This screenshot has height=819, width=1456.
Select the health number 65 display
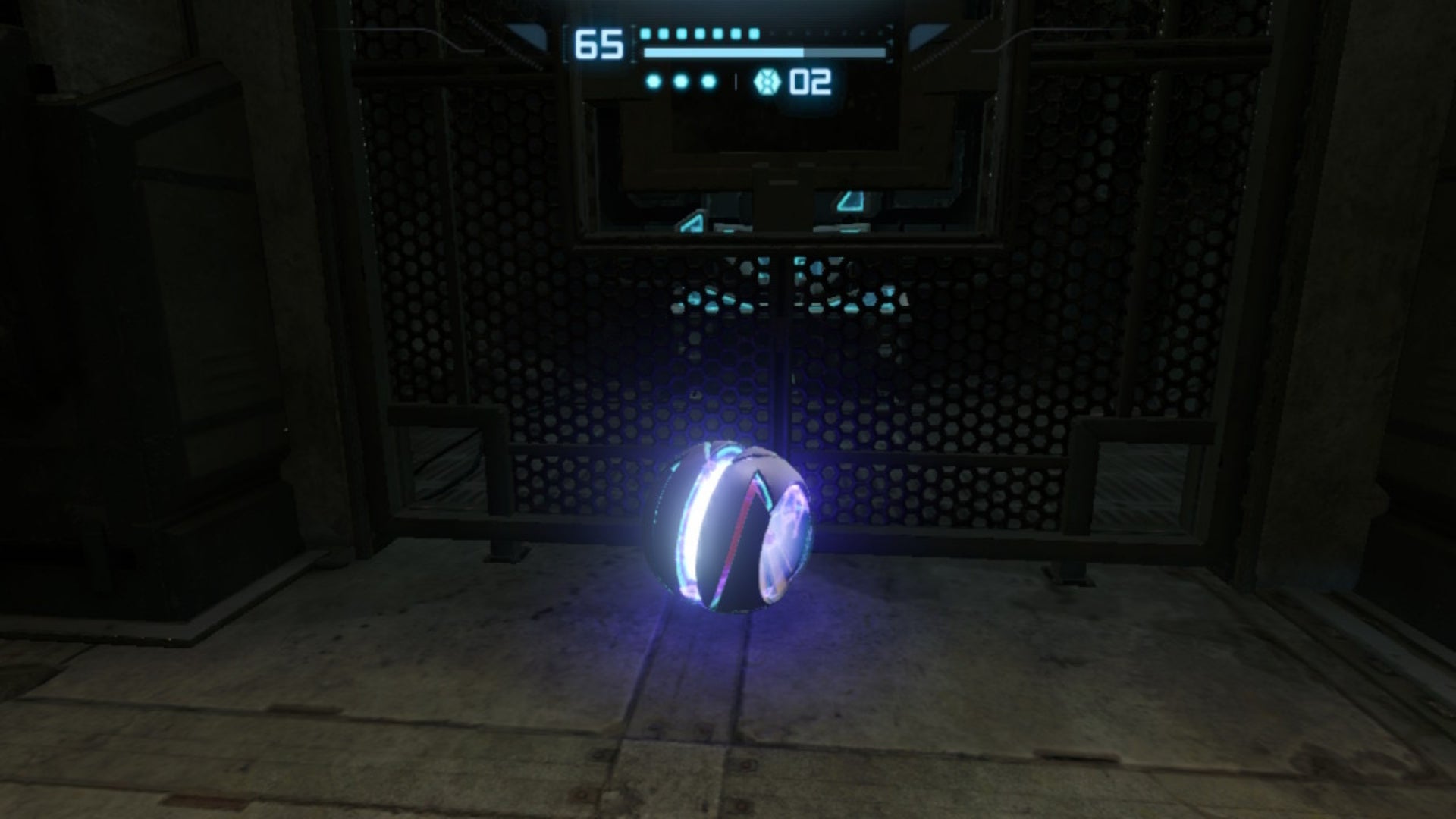click(599, 45)
